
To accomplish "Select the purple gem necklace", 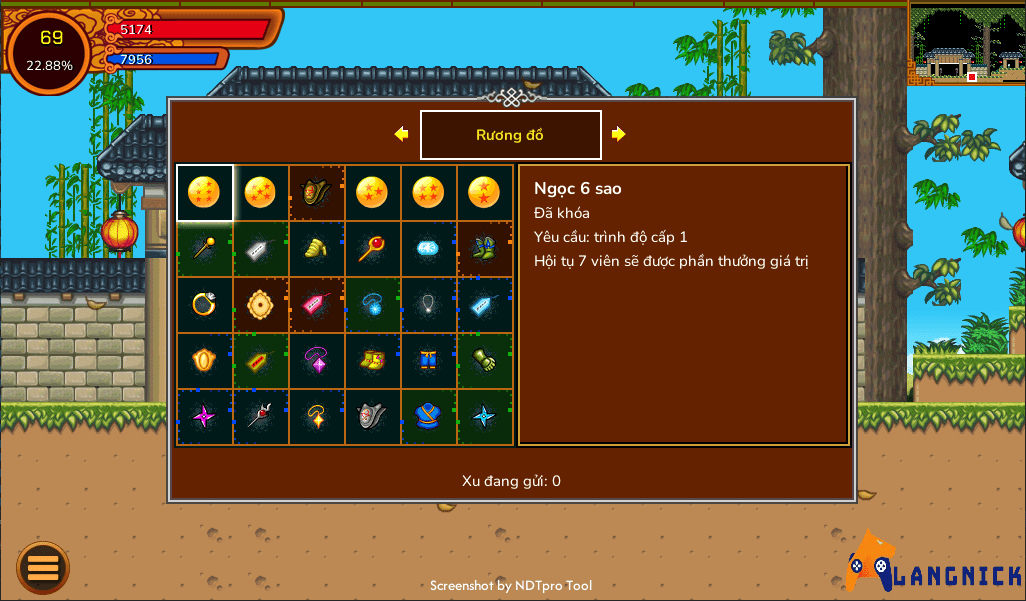I will point(316,360).
